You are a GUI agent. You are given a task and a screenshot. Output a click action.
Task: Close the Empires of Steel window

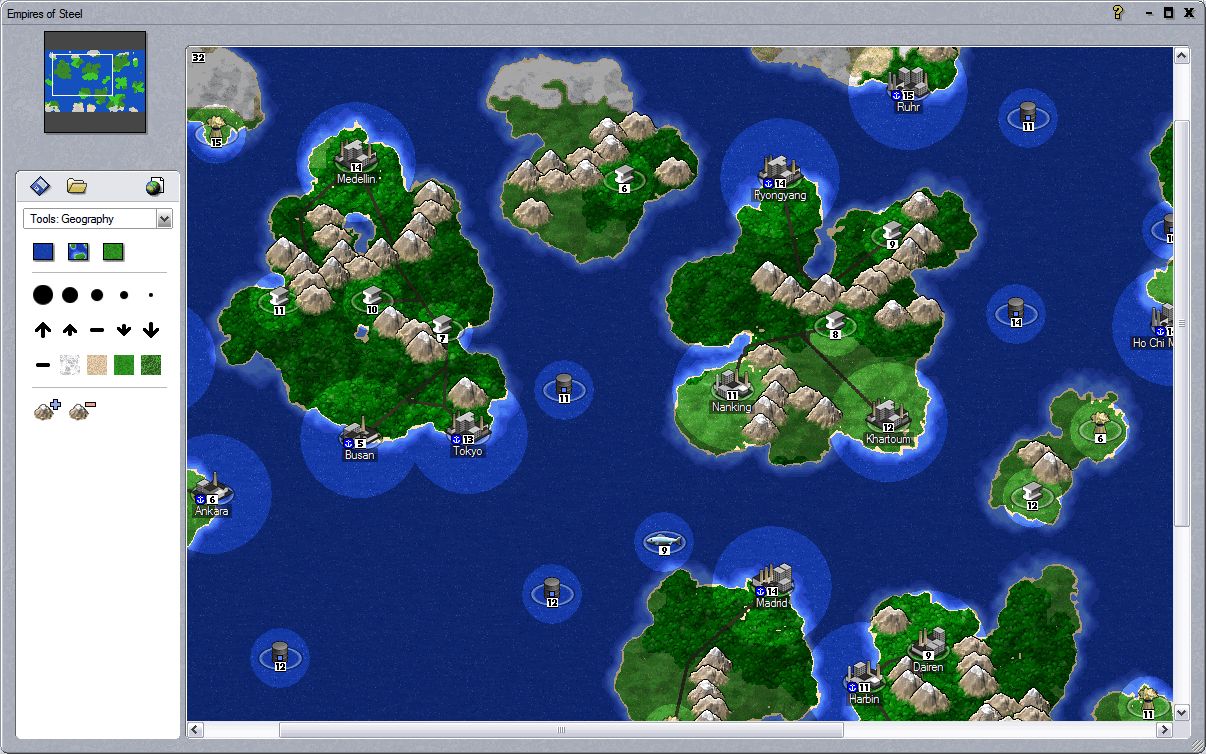[x=1188, y=13]
